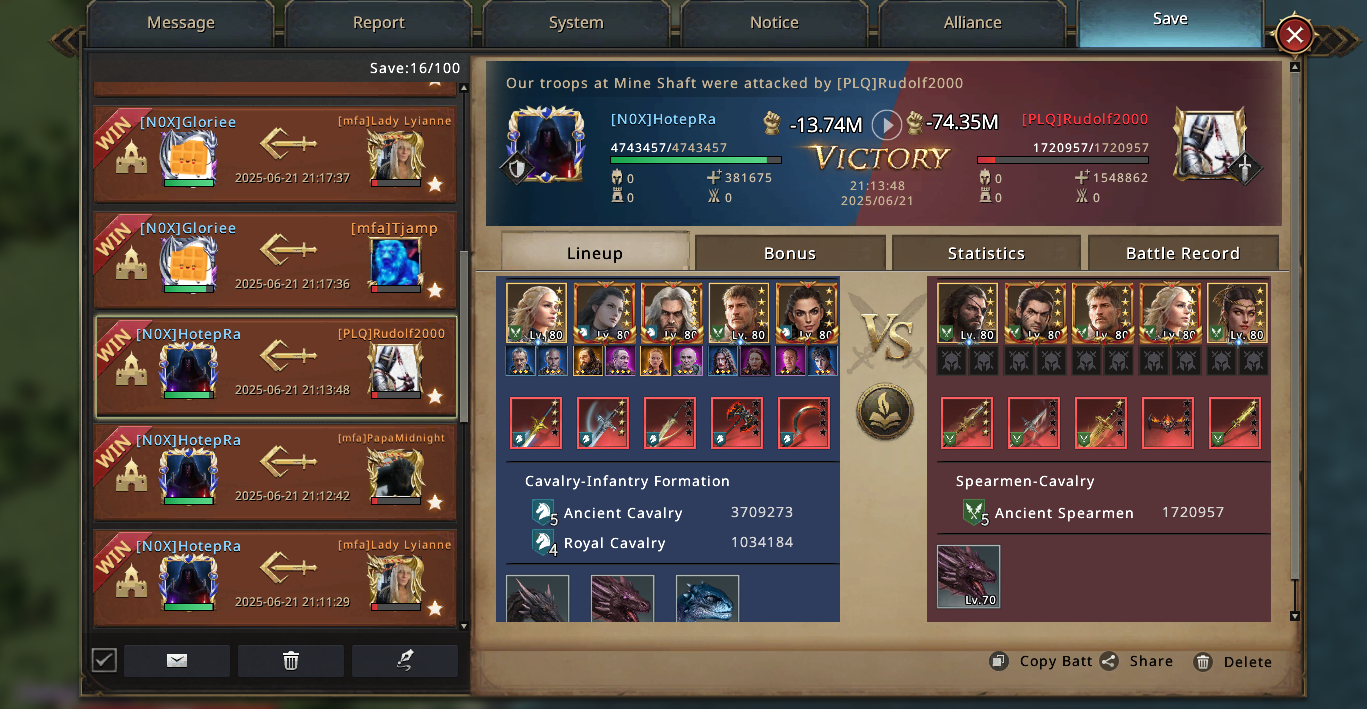
Task: Select the Lineup tab
Action: coord(594,253)
